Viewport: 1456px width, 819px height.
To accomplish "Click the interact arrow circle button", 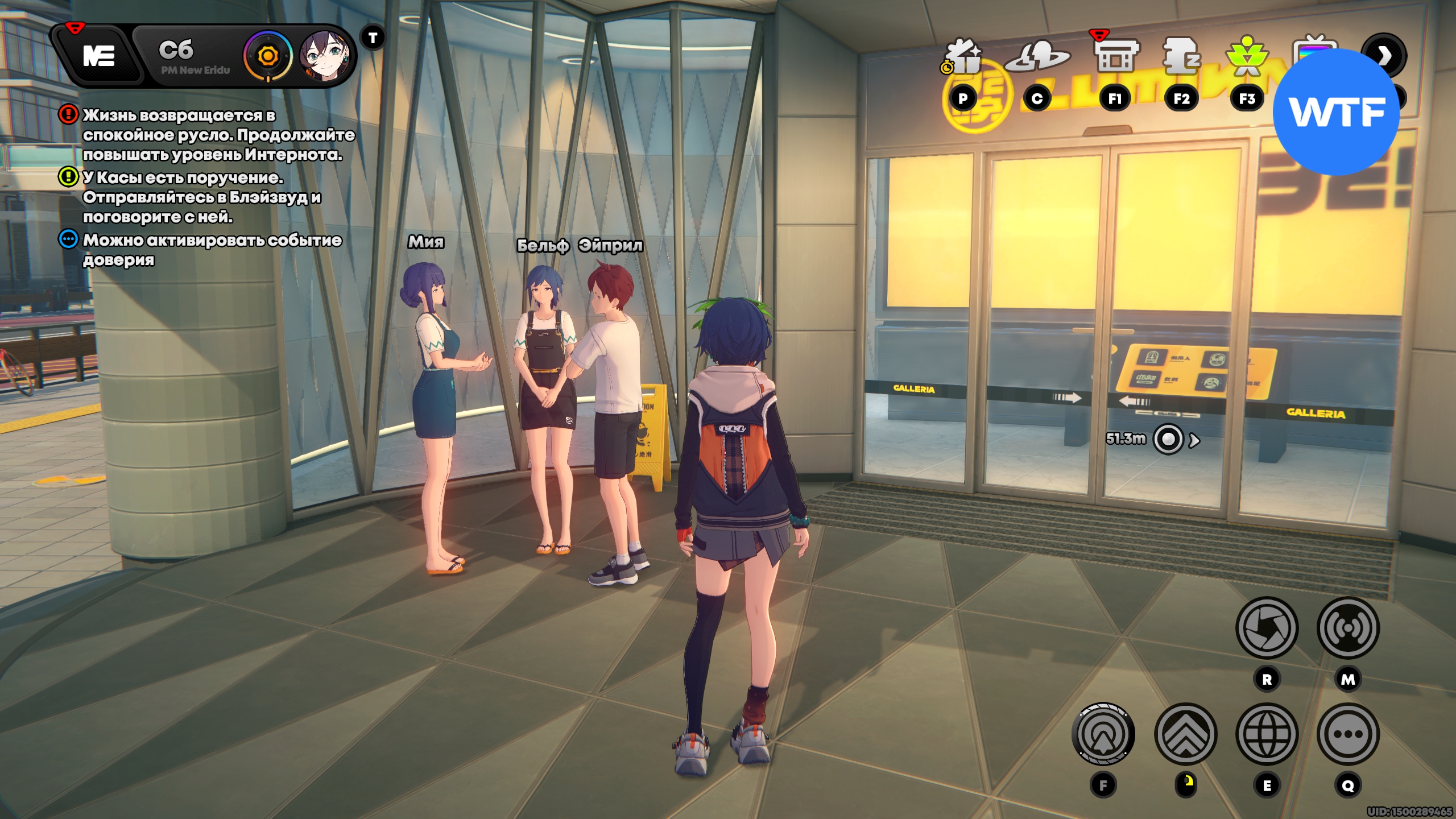I will tap(1103, 734).
